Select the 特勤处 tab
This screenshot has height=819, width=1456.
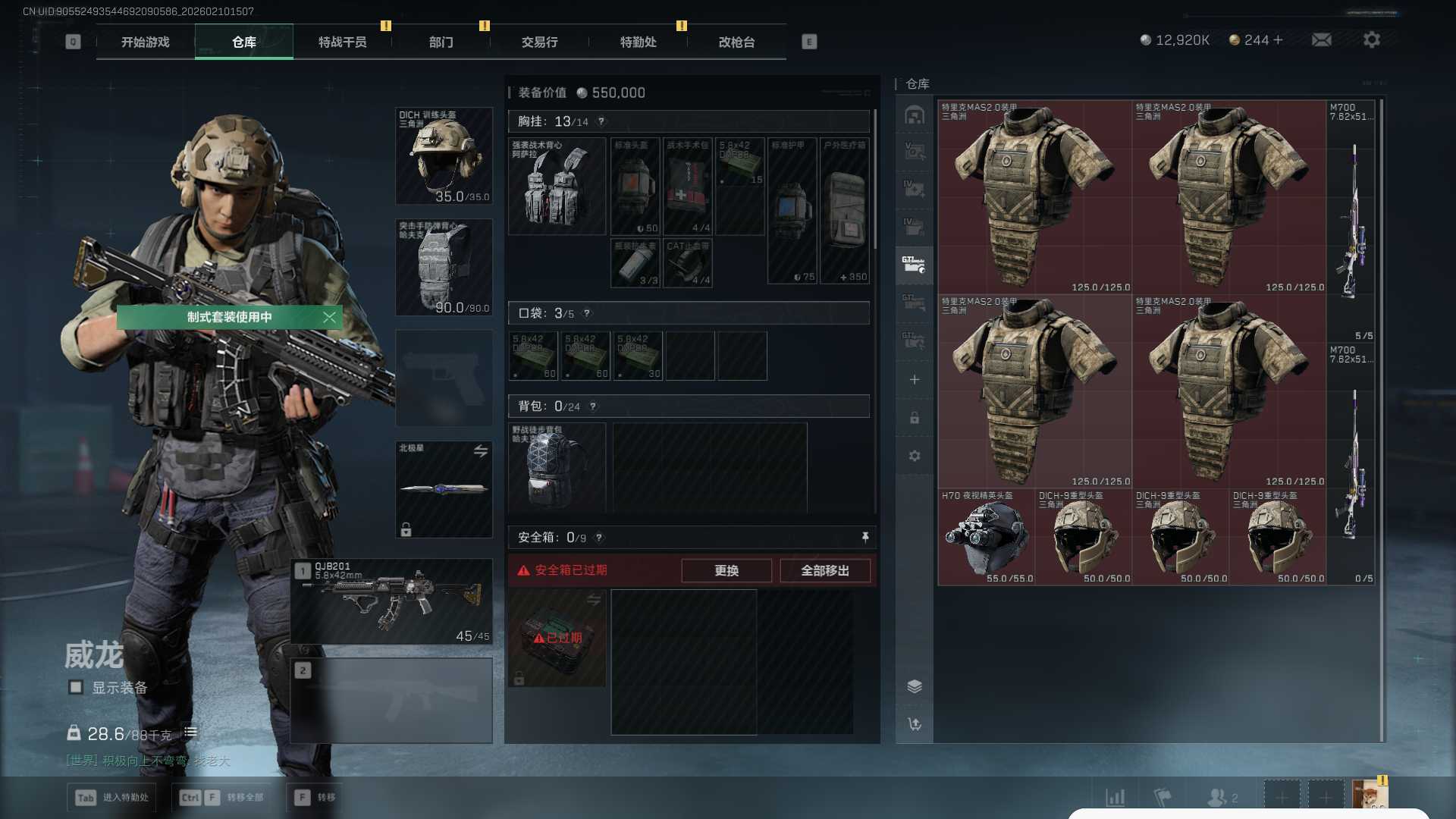(638, 42)
